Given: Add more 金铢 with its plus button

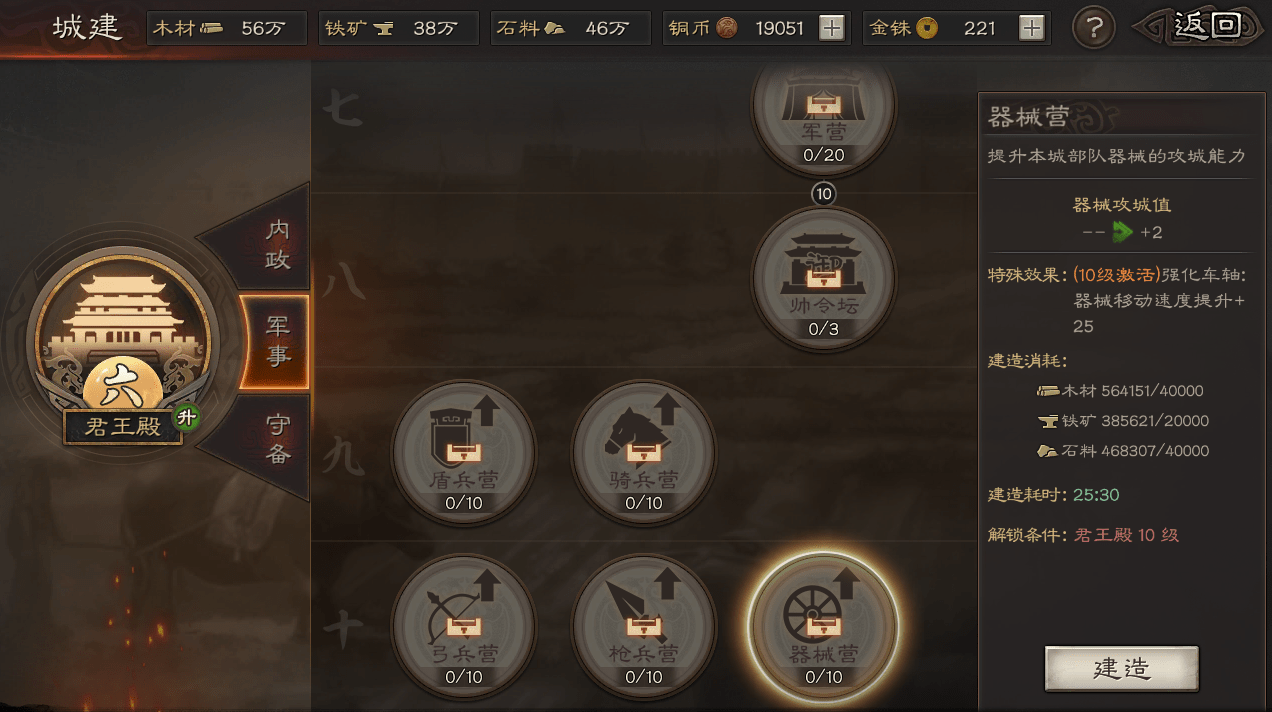Looking at the screenshot, I should click(x=1031, y=28).
